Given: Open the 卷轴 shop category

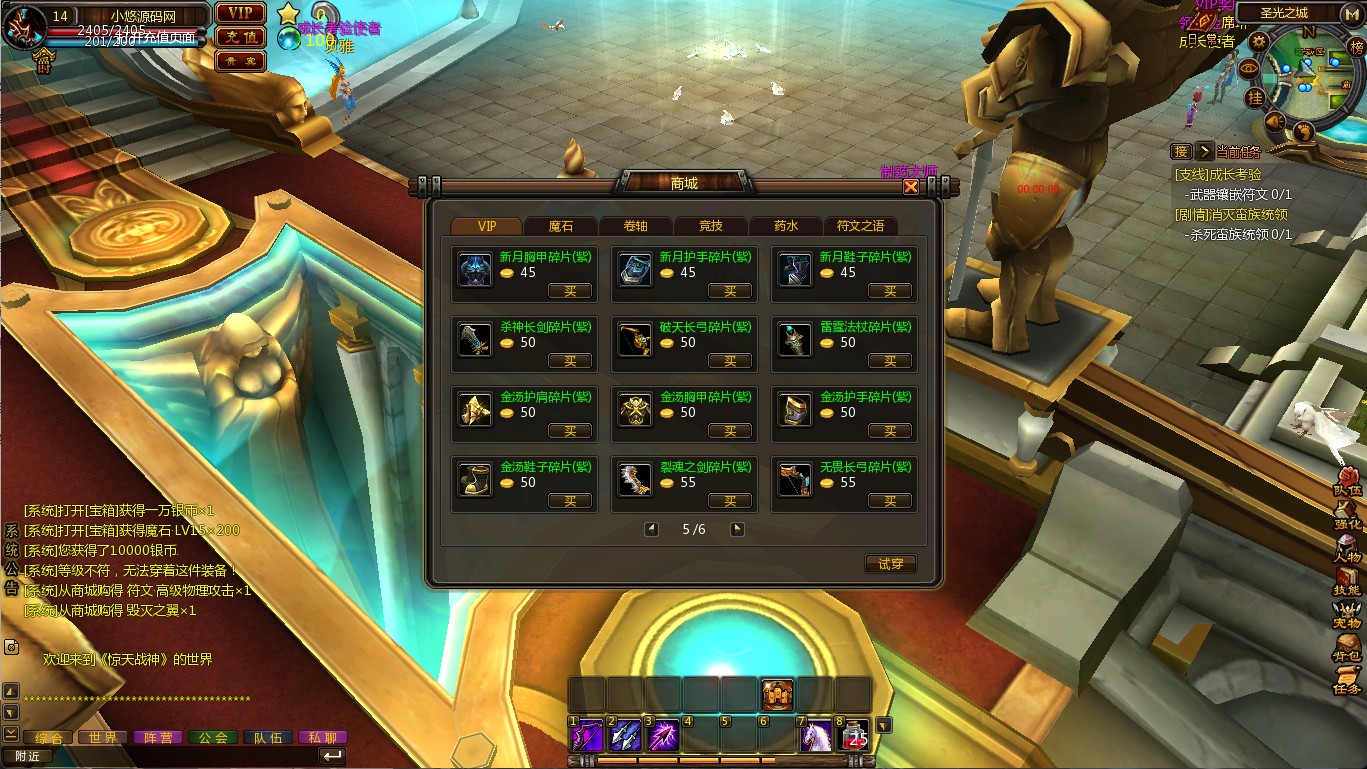Looking at the screenshot, I should (635, 226).
